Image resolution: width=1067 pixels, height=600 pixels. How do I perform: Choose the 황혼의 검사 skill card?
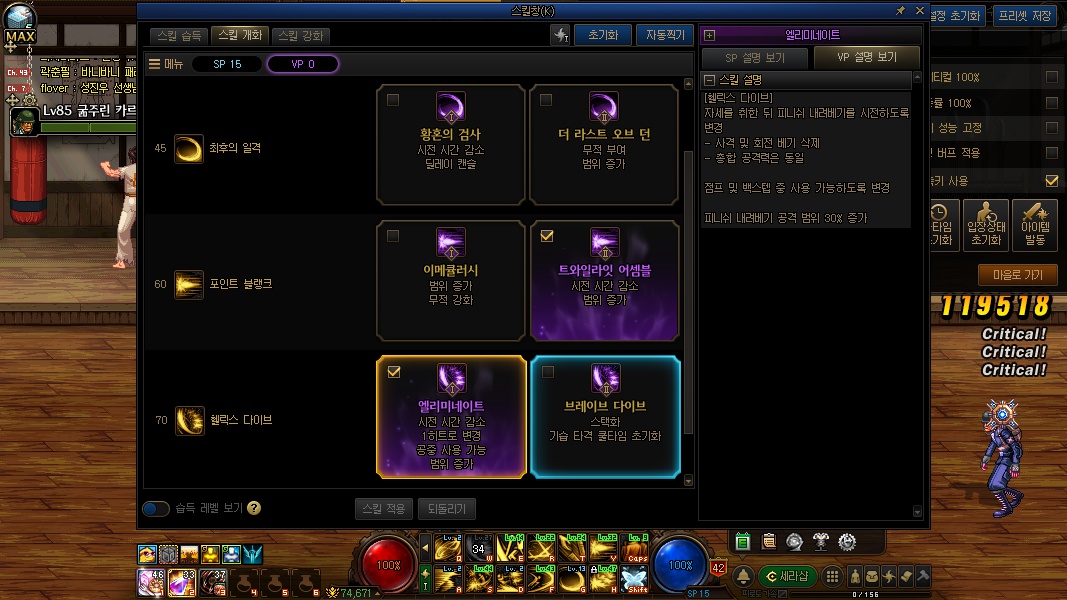pyautogui.click(x=451, y=145)
